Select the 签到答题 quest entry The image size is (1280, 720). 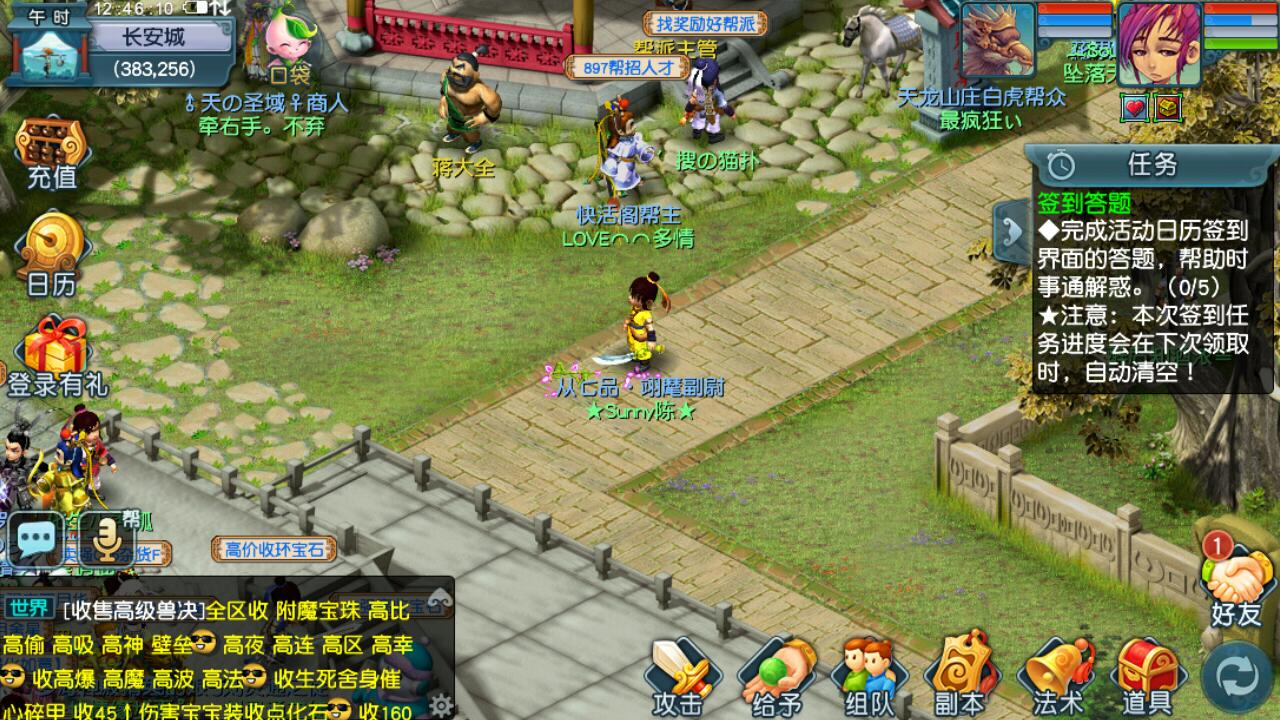coord(1085,203)
